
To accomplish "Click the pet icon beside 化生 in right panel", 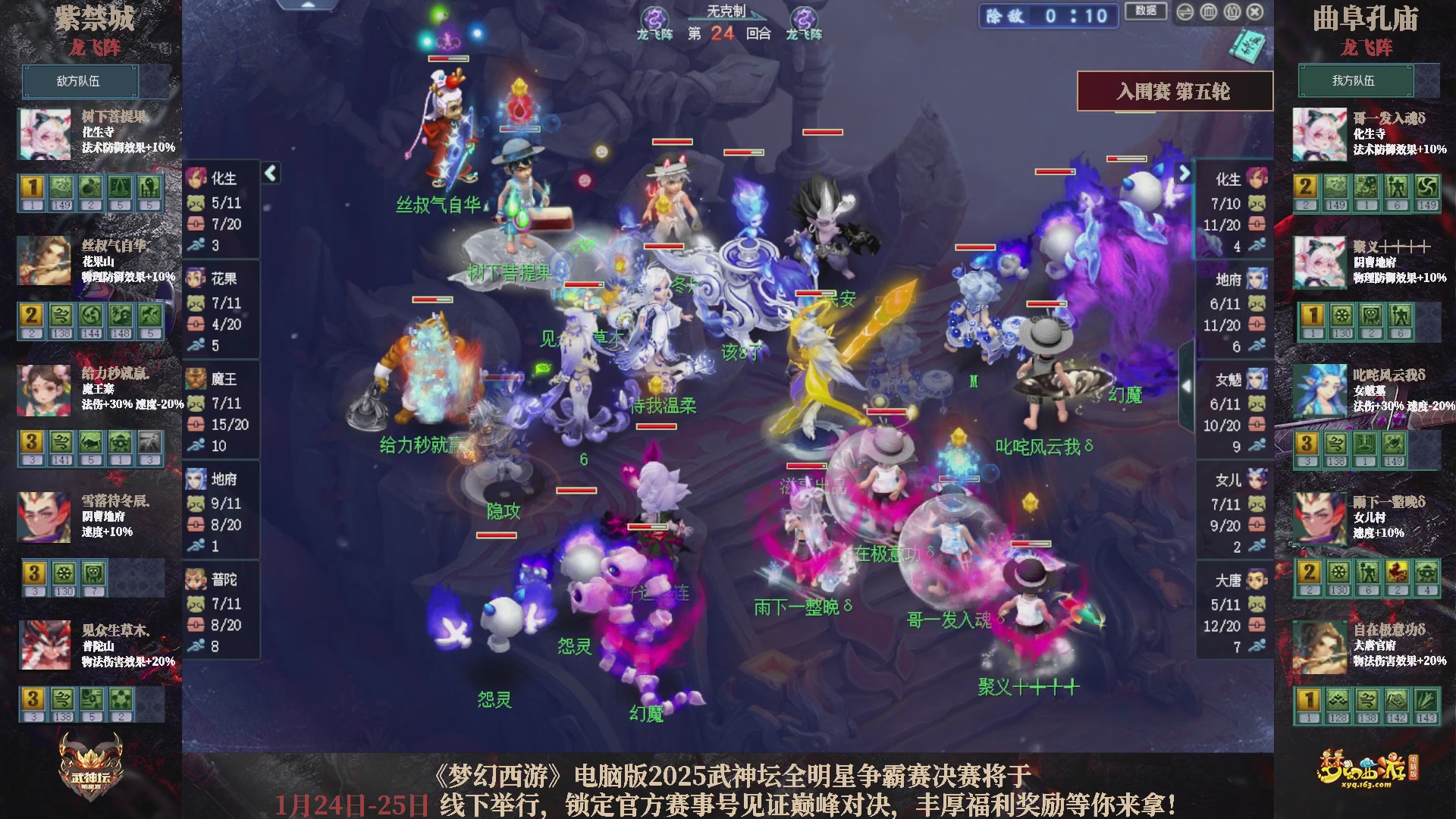I will [x=1257, y=203].
